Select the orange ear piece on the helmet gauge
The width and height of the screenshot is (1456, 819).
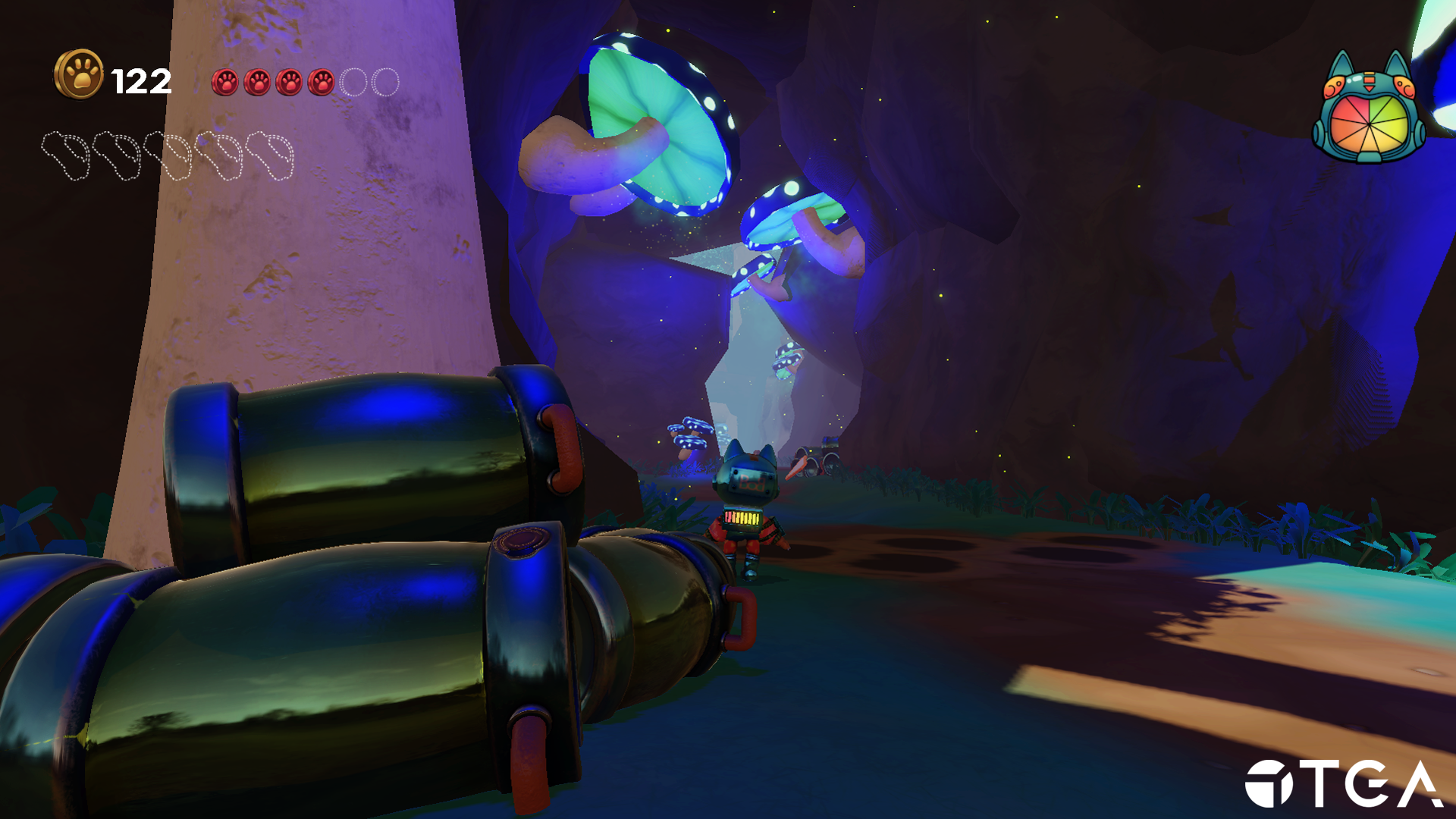point(1335,86)
